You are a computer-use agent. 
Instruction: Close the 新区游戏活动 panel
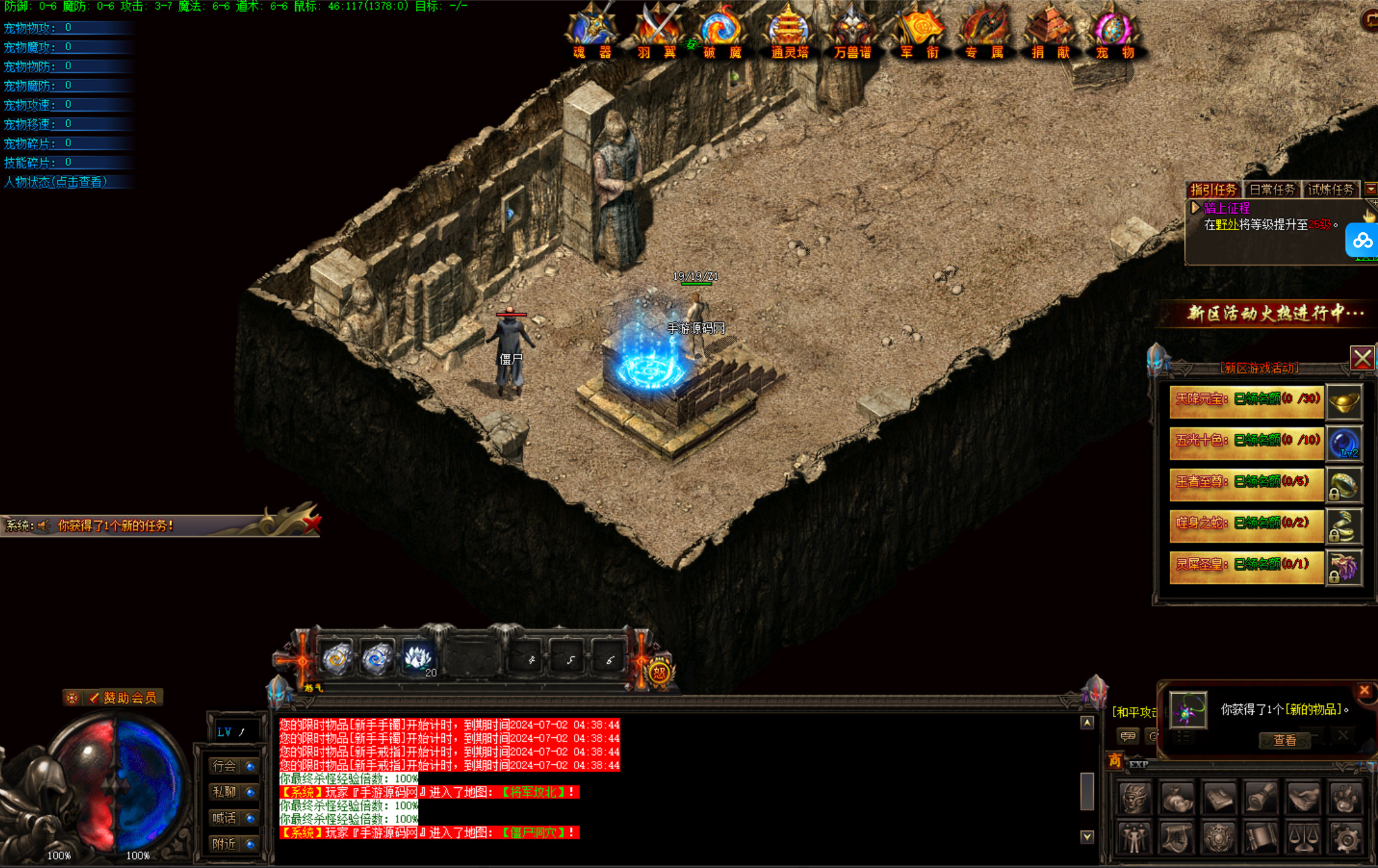pos(1362,358)
